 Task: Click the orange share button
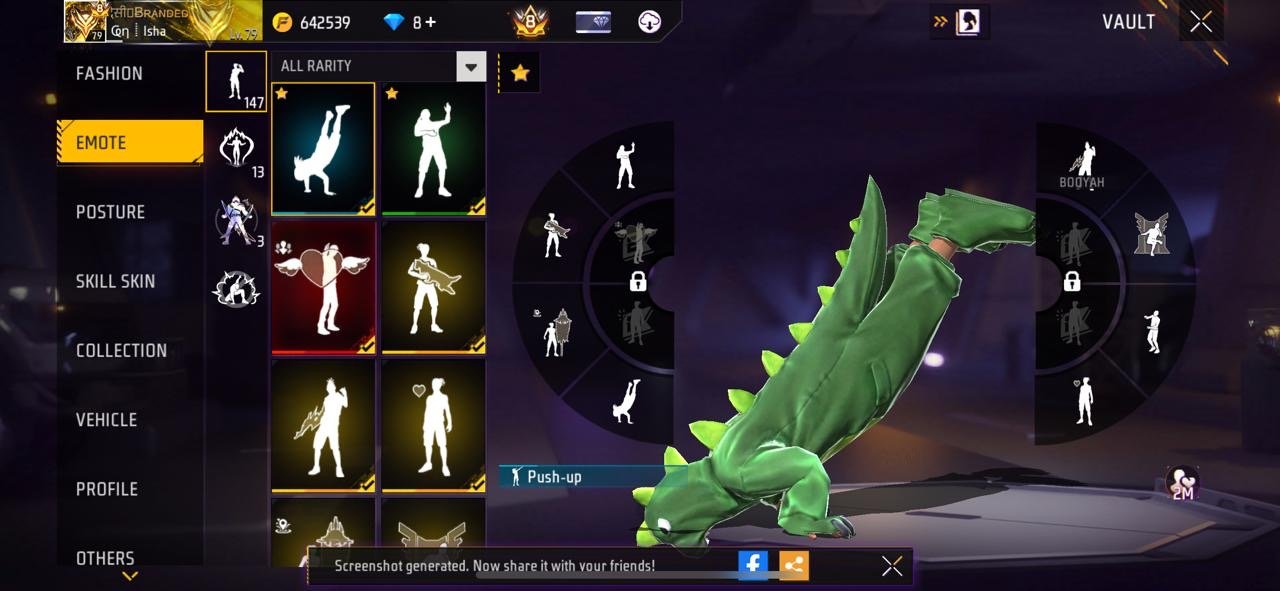point(794,565)
